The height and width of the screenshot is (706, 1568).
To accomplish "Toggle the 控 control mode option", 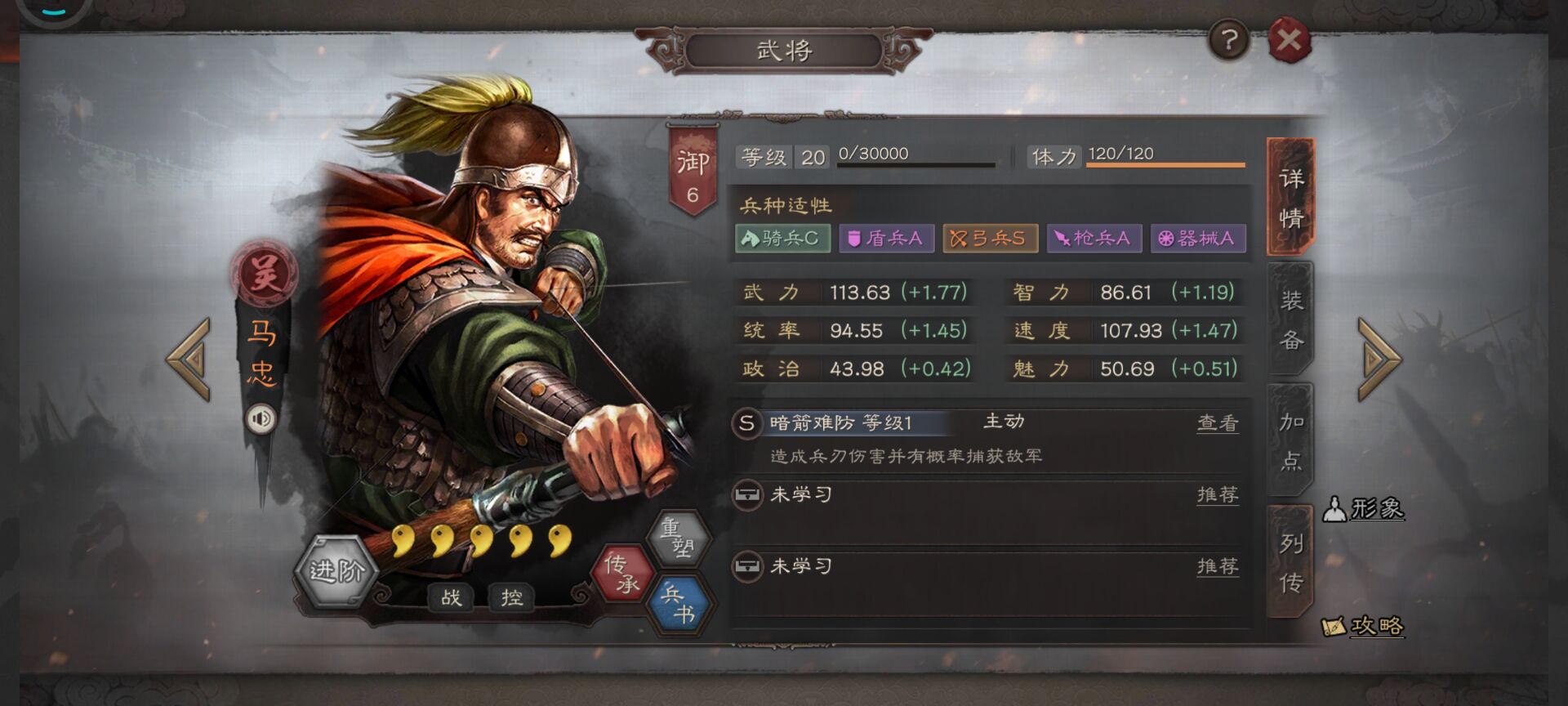I will [513, 599].
